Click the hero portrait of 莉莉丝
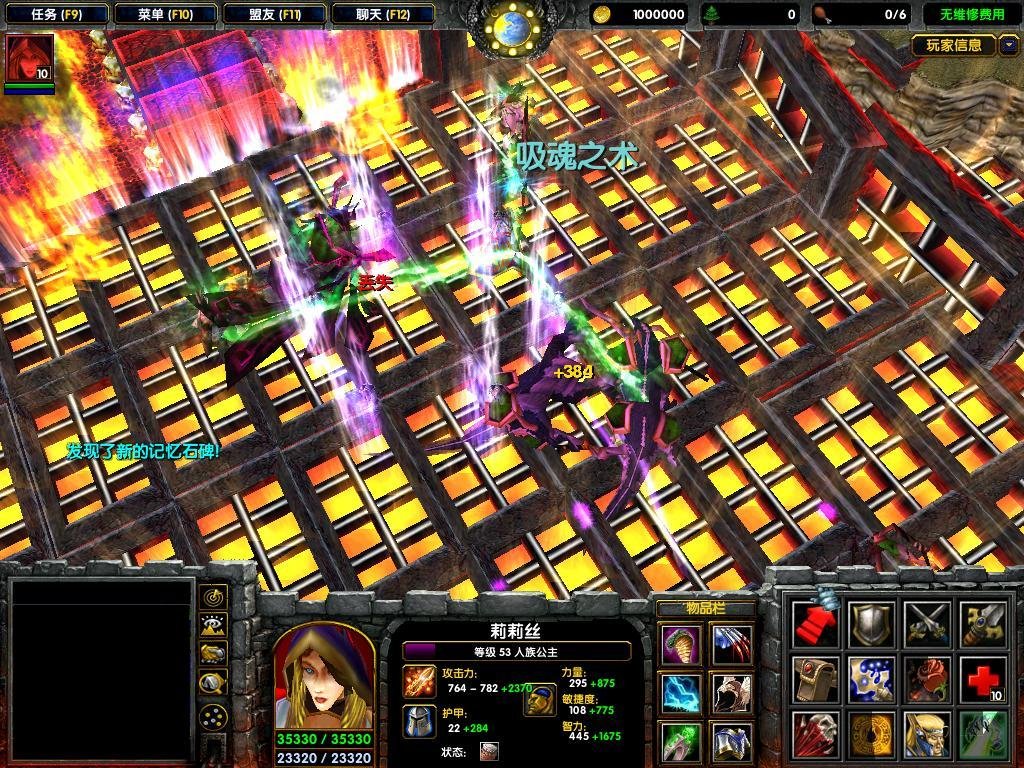 pyautogui.click(x=323, y=678)
